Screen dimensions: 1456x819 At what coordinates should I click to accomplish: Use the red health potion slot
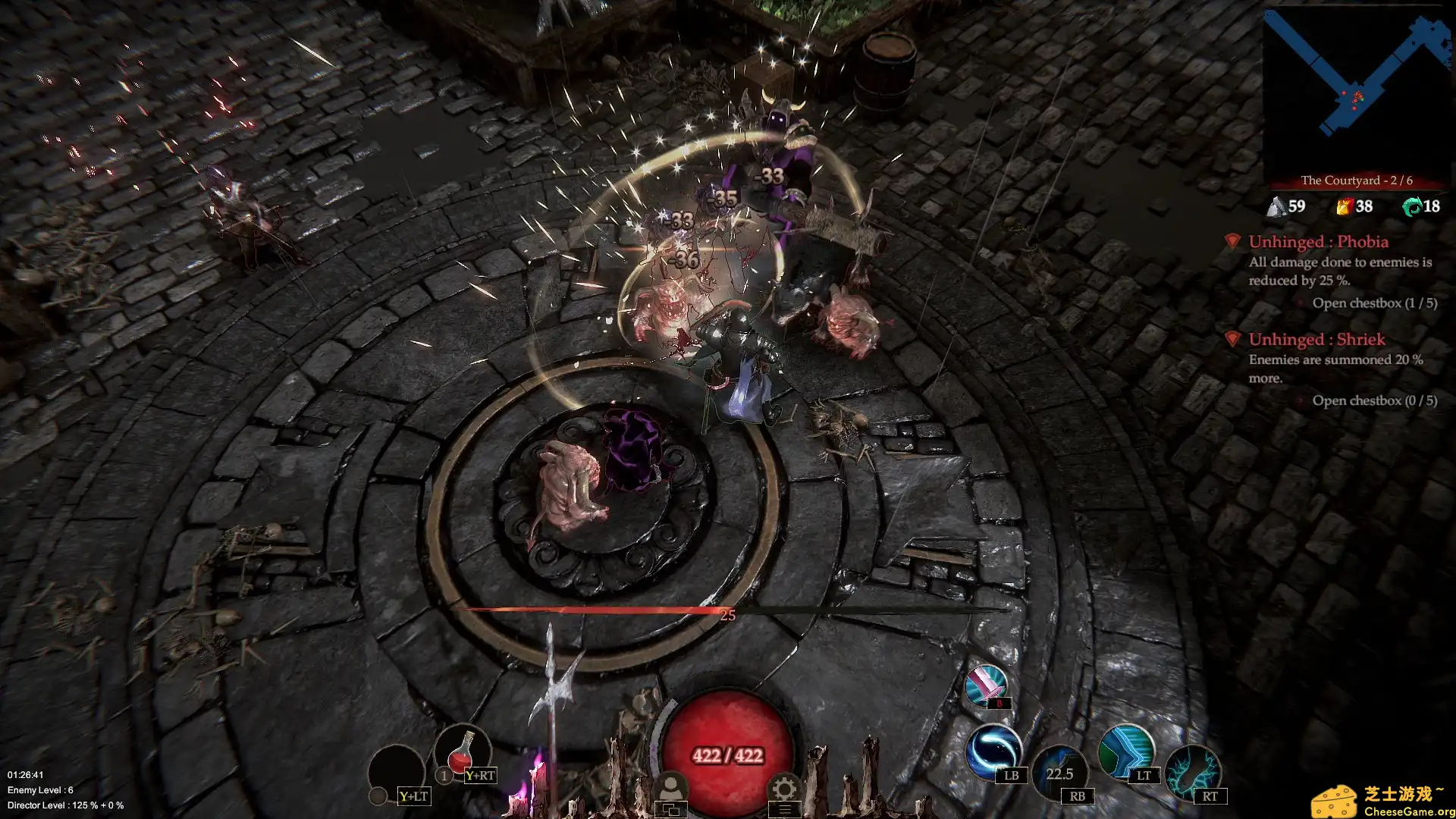click(462, 754)
